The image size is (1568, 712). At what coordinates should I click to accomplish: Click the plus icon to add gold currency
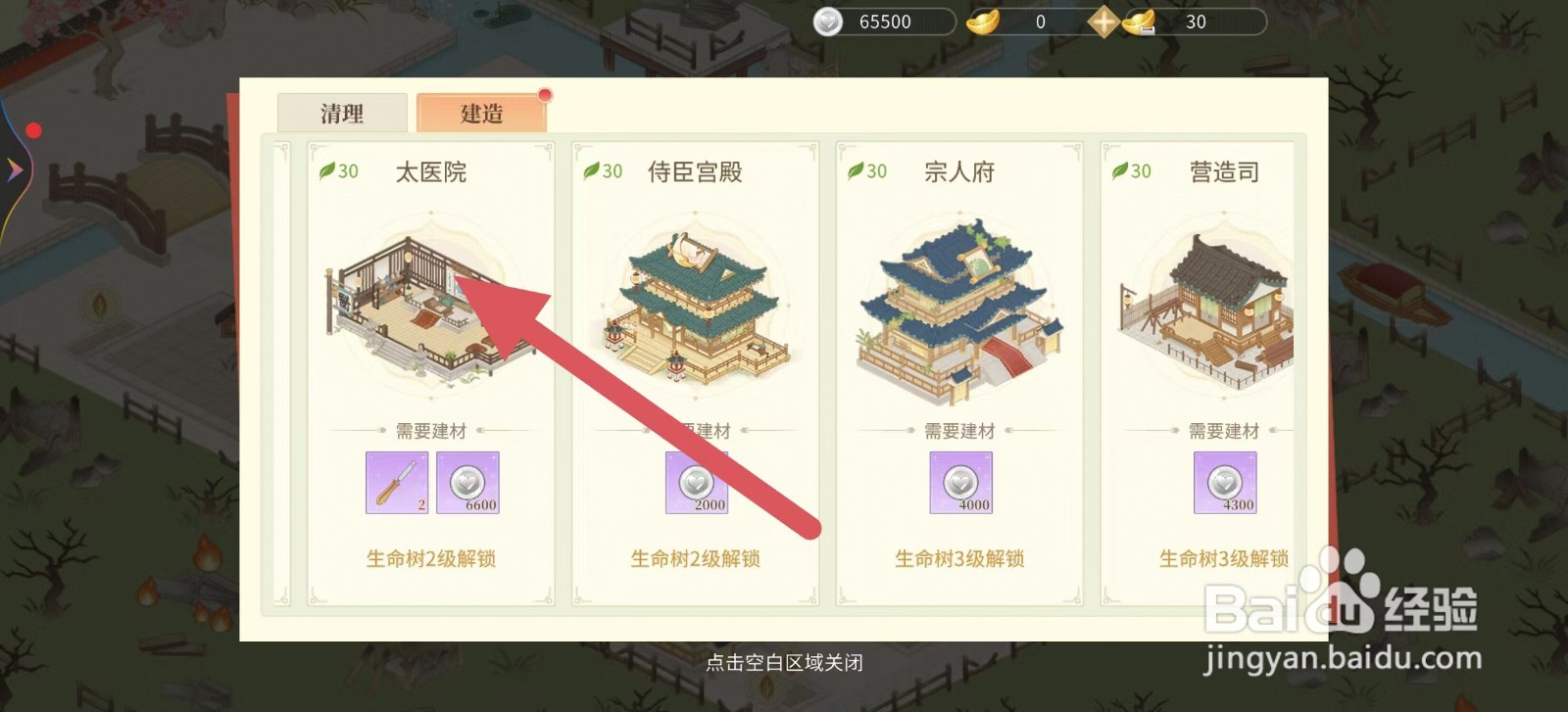click(x=1102, y=21)
